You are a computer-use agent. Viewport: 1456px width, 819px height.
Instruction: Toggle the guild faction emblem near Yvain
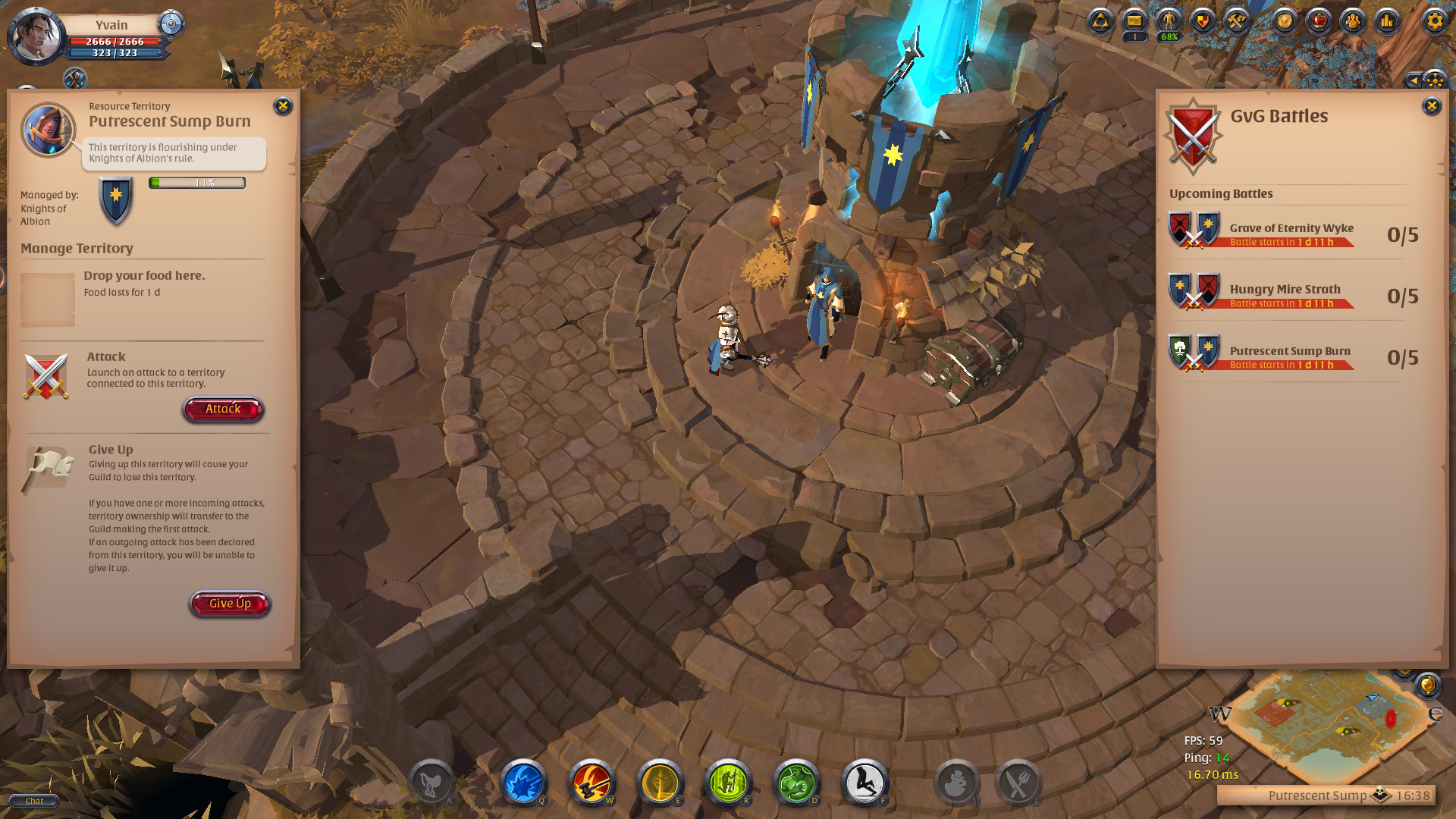coord(171,24)
